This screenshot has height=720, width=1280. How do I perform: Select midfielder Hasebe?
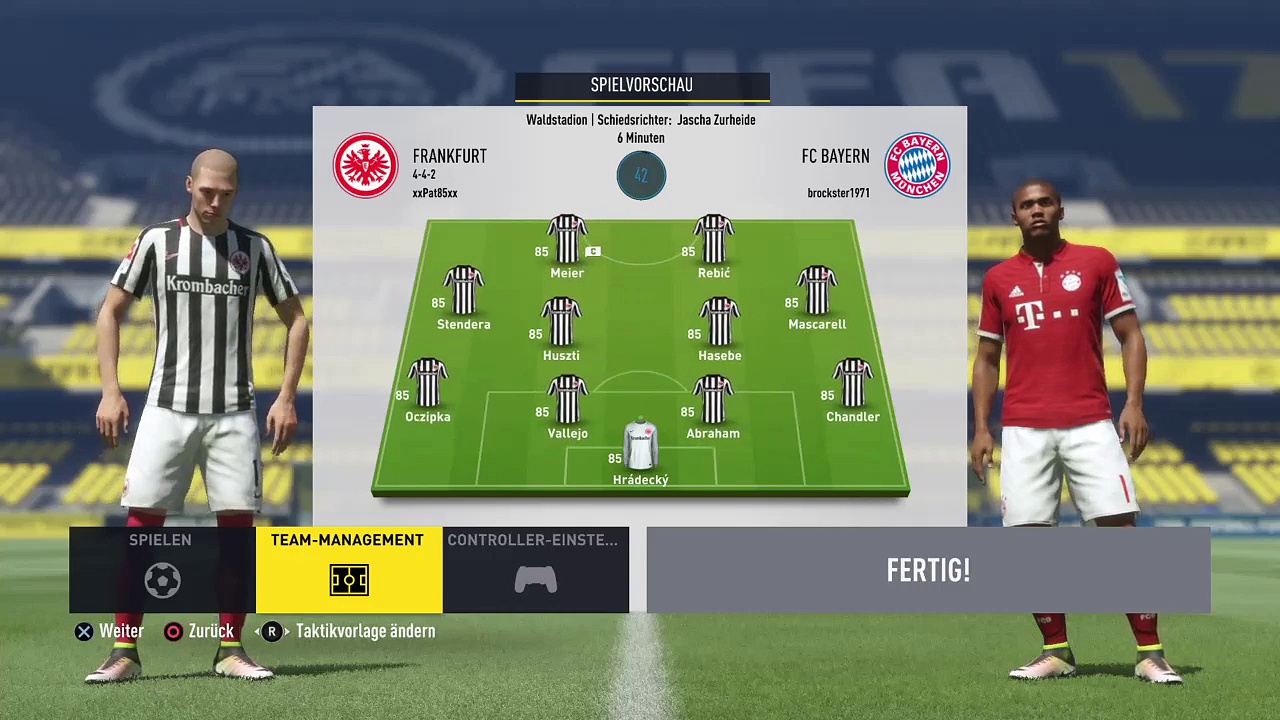[720, 322]
